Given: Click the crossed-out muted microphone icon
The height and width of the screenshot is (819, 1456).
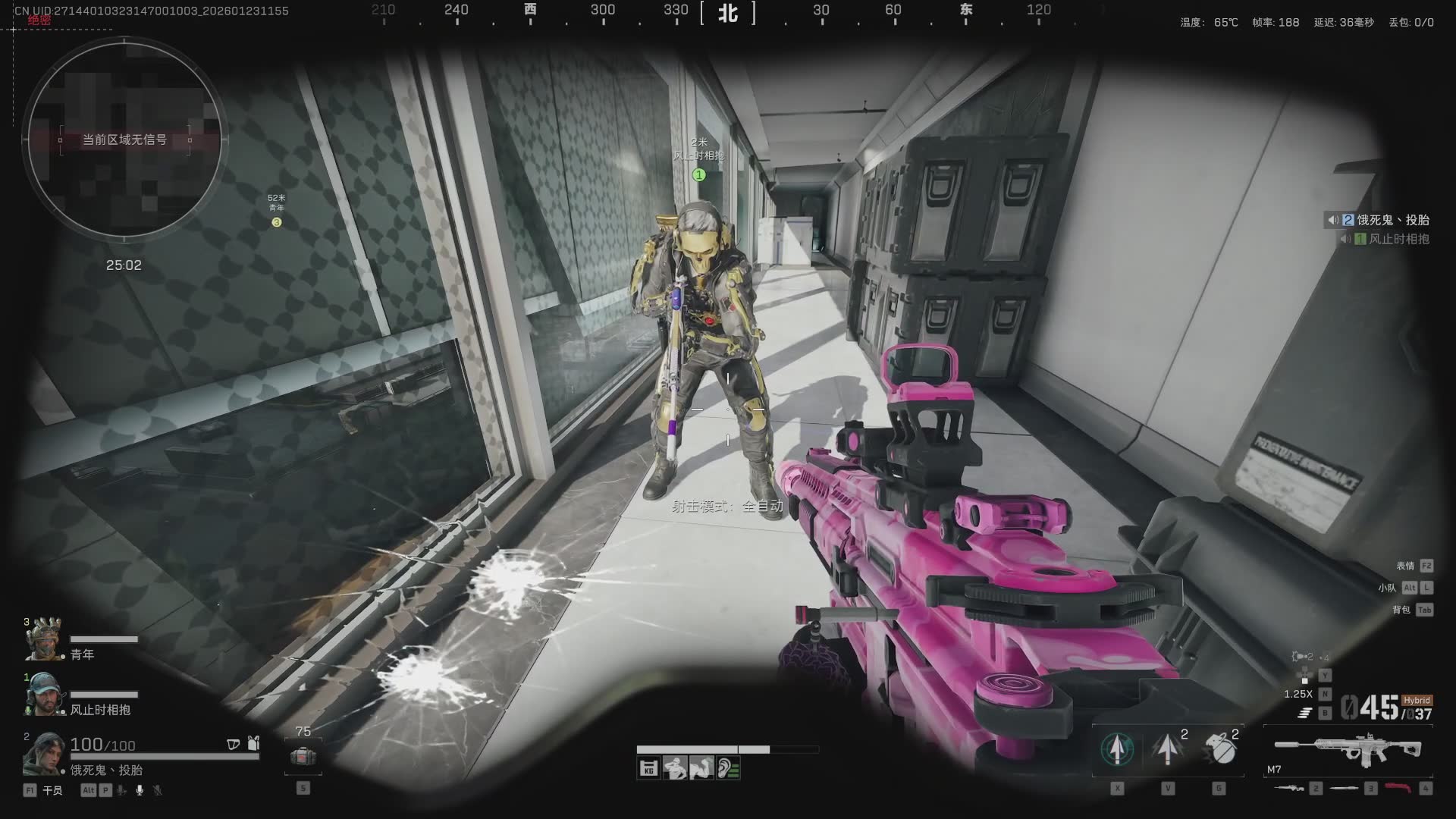Looking at the screenshot, I should 158,790.
